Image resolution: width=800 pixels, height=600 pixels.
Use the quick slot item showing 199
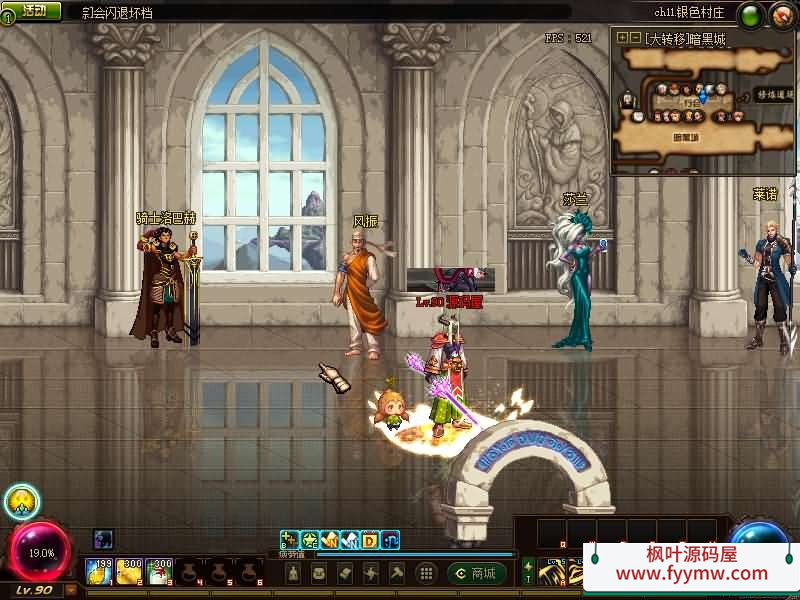pos(98,571)
